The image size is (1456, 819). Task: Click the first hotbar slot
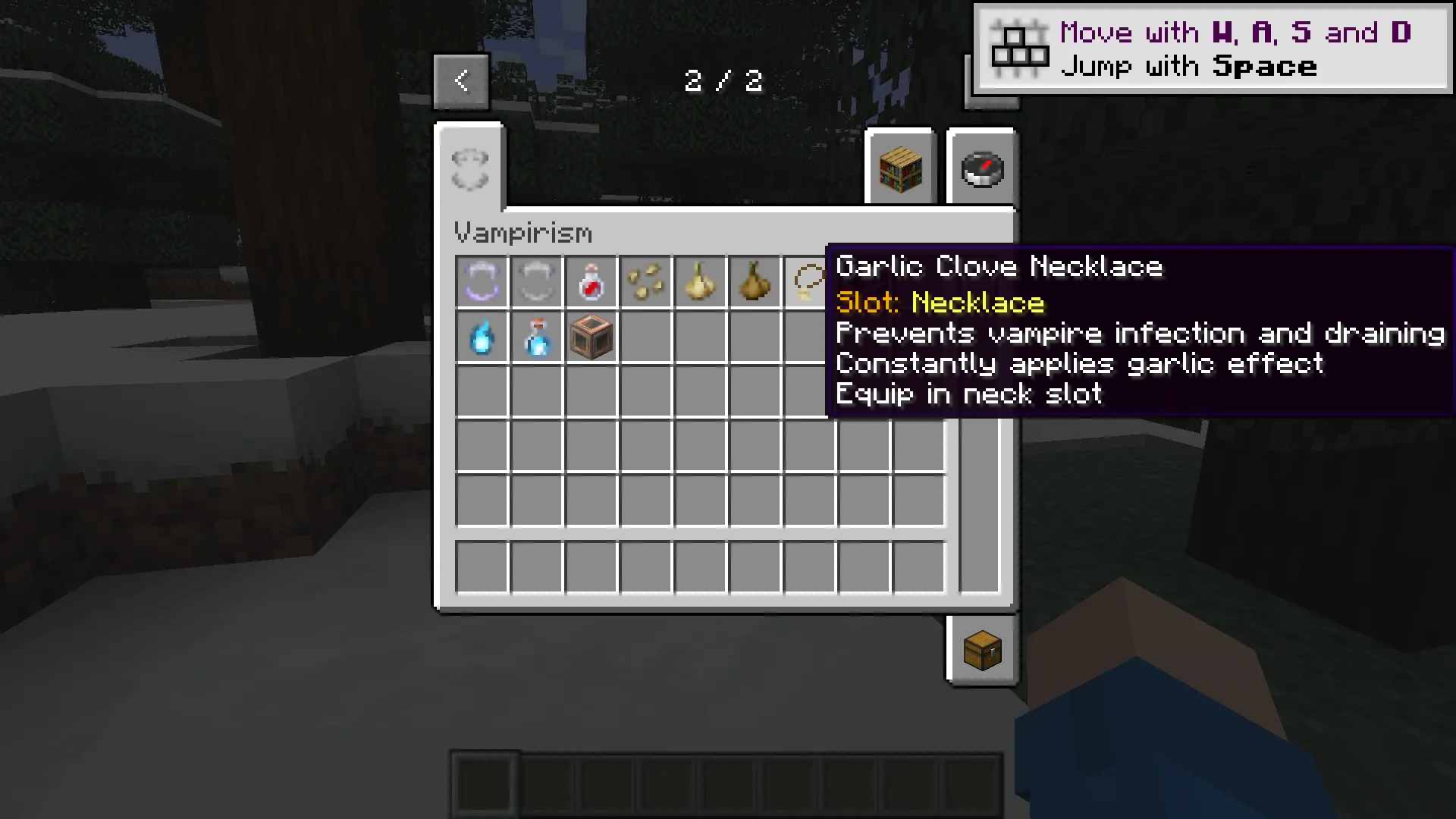(x=485, y=783)
